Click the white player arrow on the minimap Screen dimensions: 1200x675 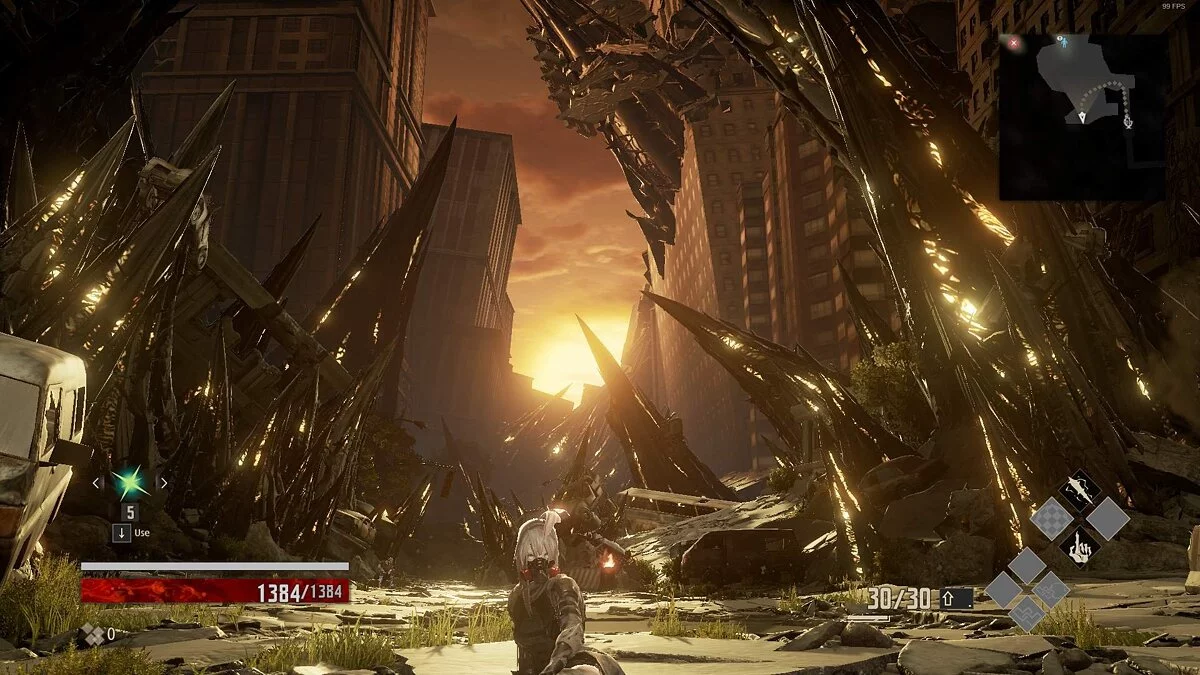(1083, 117)
